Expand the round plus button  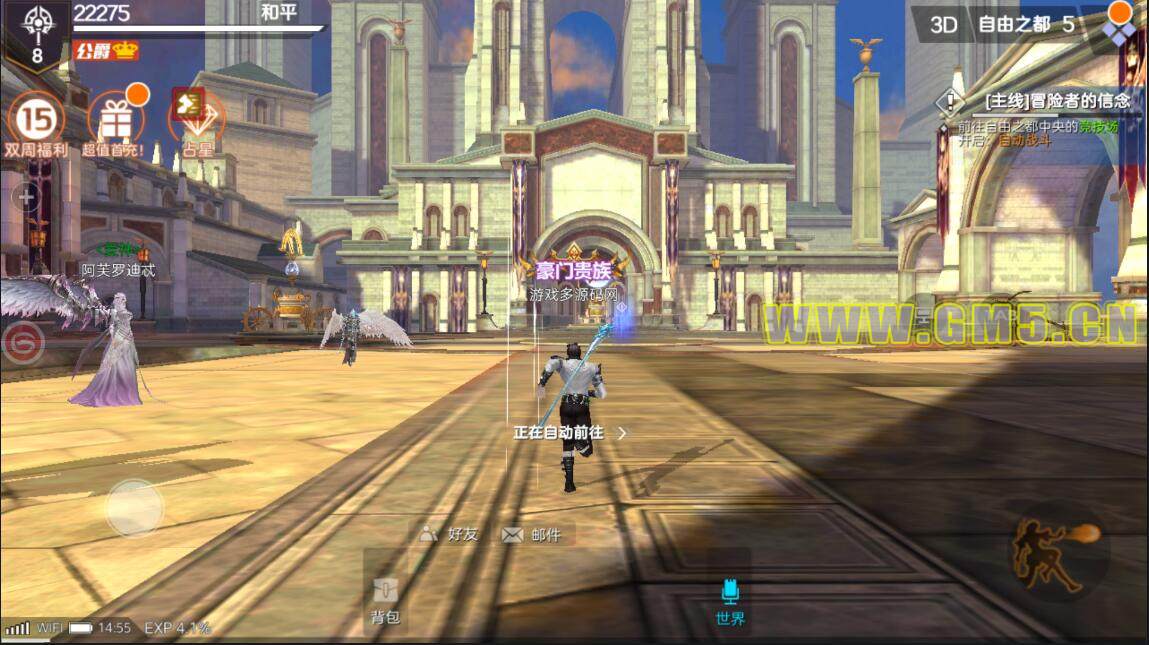pyautogui.click(x=26, y=198)
